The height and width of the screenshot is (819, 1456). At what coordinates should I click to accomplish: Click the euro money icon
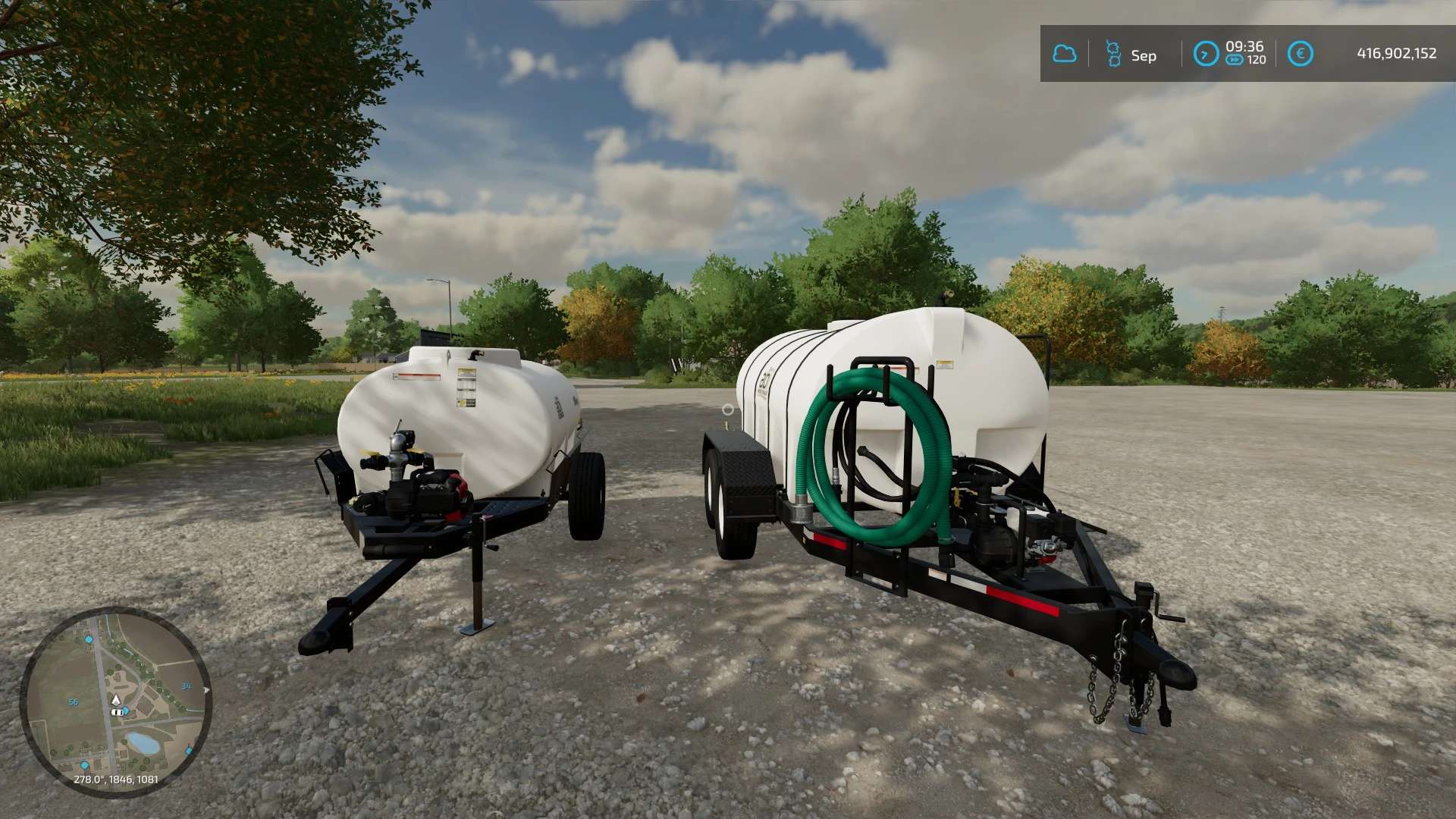pos(1300,54)
